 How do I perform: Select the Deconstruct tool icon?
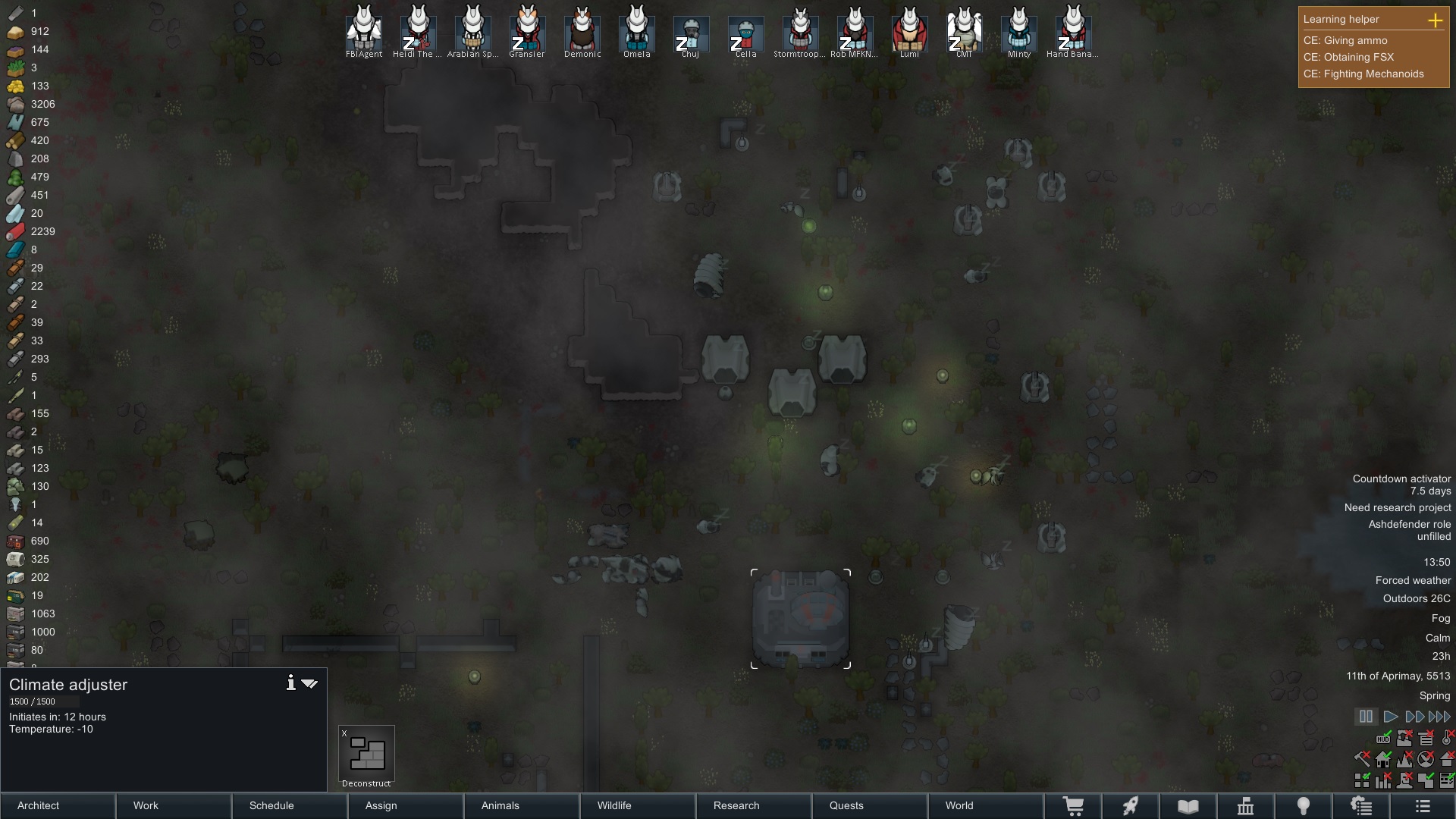point(366,755)
